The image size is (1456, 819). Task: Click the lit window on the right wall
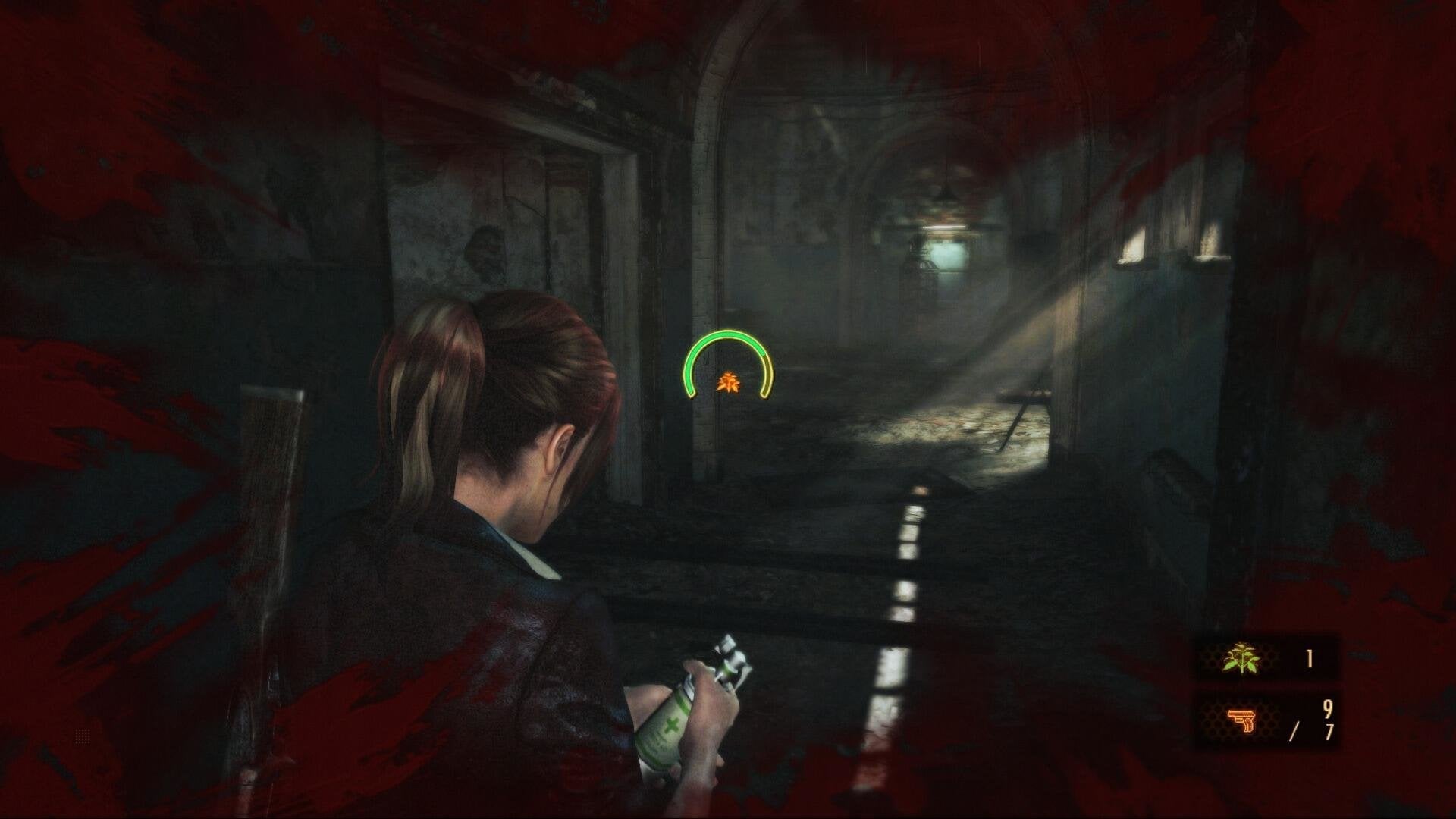1131,243
